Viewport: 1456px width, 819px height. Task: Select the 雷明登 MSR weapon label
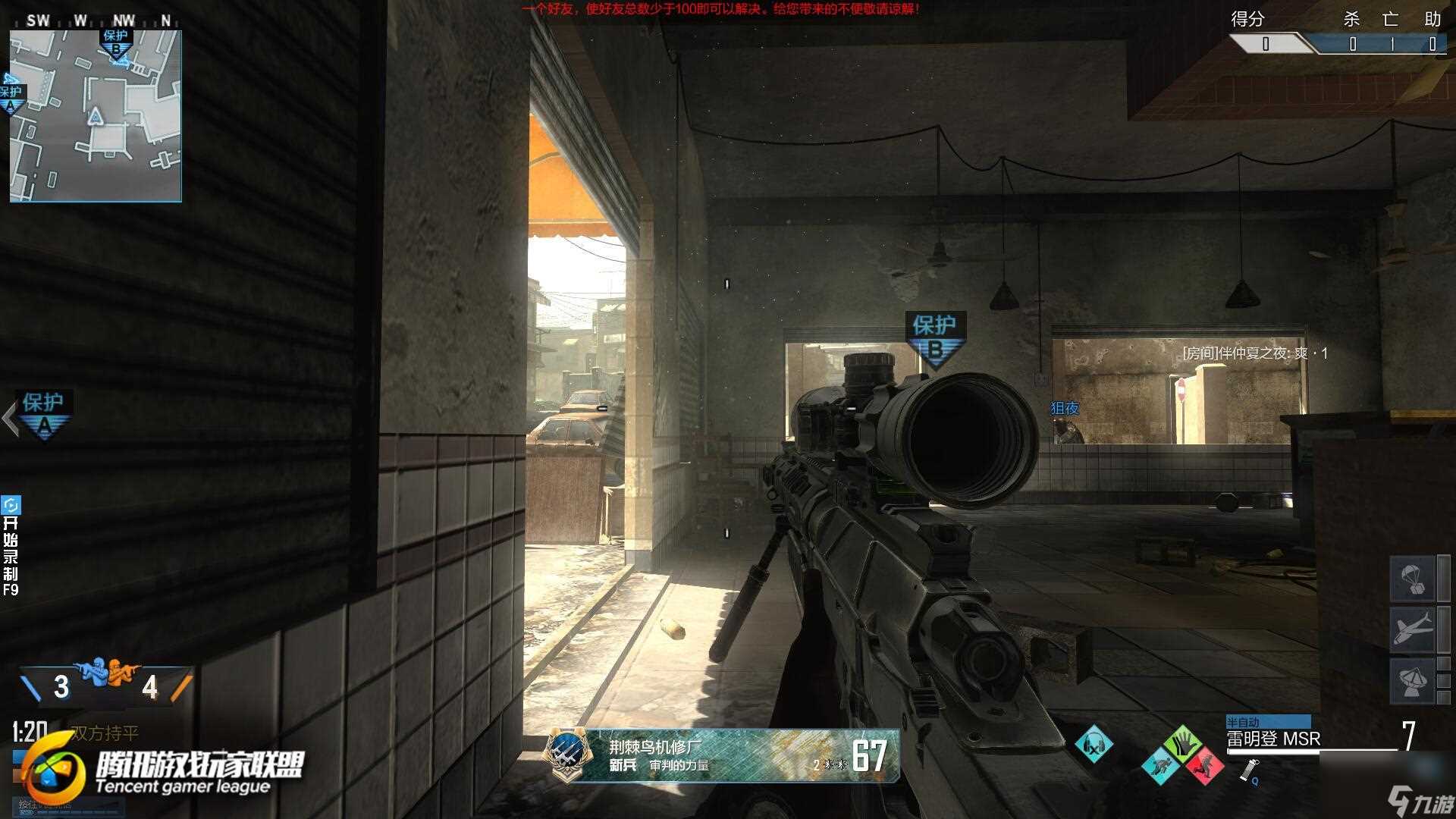(1274, 739)
